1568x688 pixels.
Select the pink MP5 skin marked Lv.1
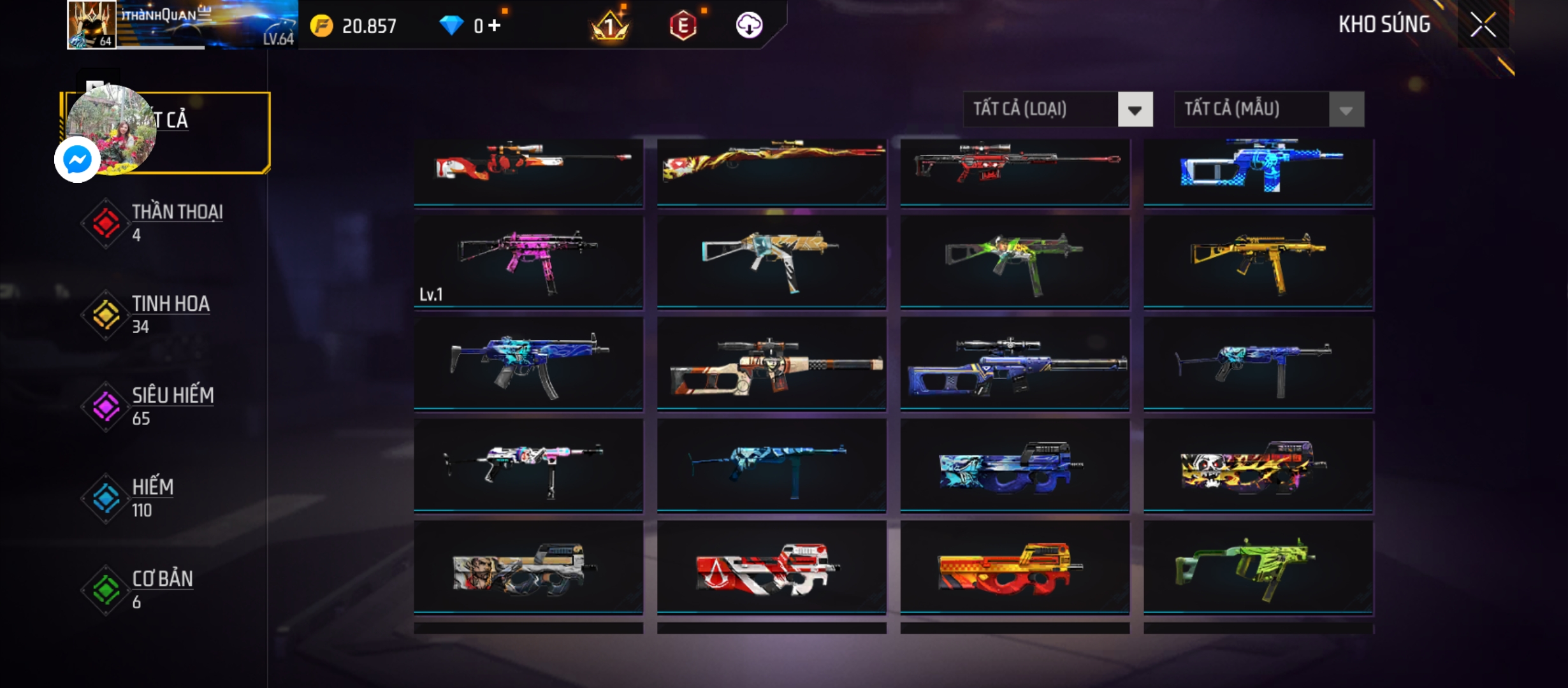[528, 262]
